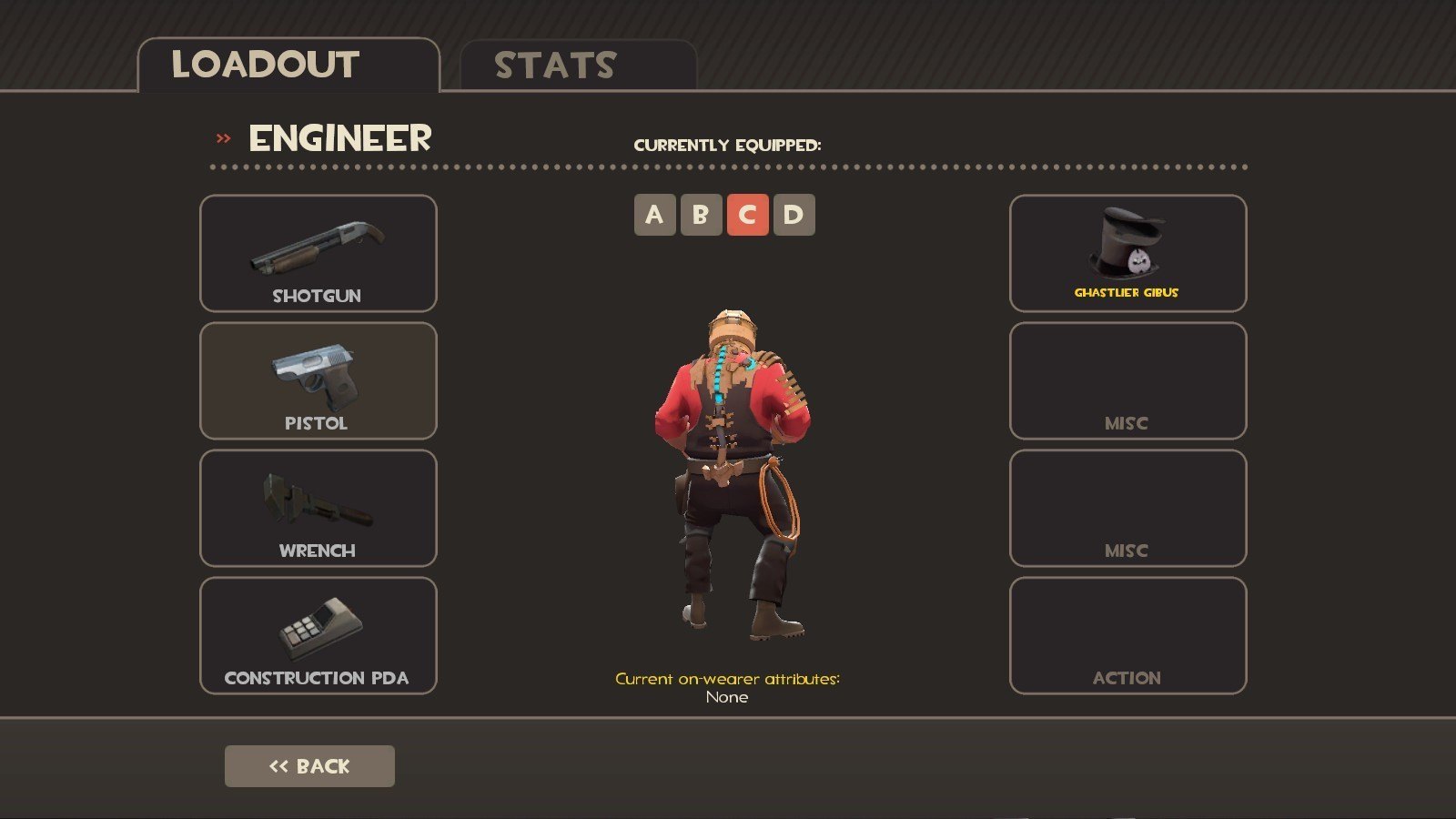Click the Ghastlier Gibus hat slot
This screenshot has width=1456, height=819.
click(x=1127, y=253)
